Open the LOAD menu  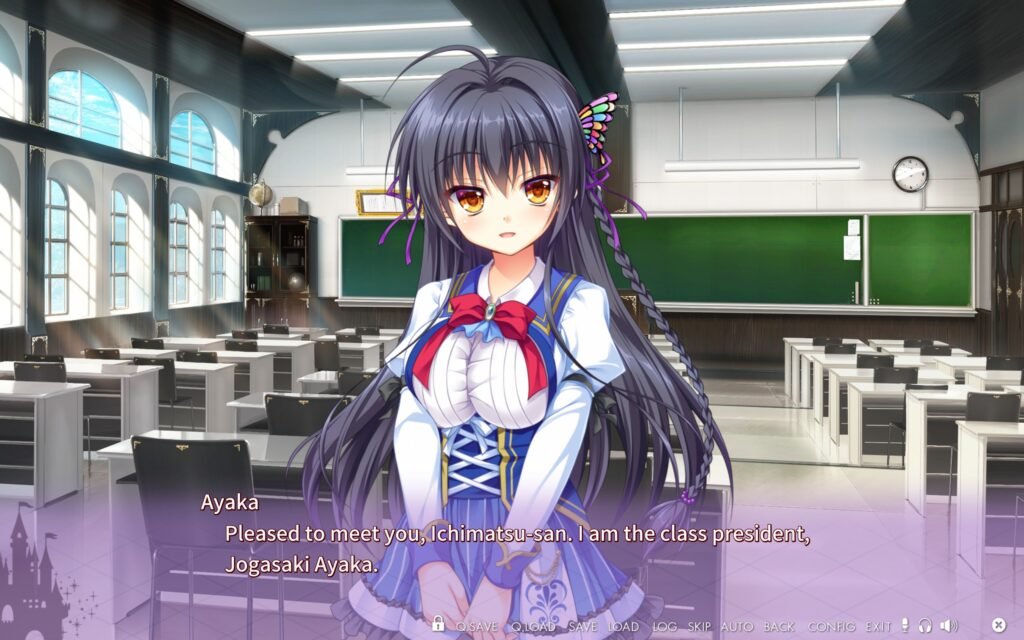(x=623, y=626)
